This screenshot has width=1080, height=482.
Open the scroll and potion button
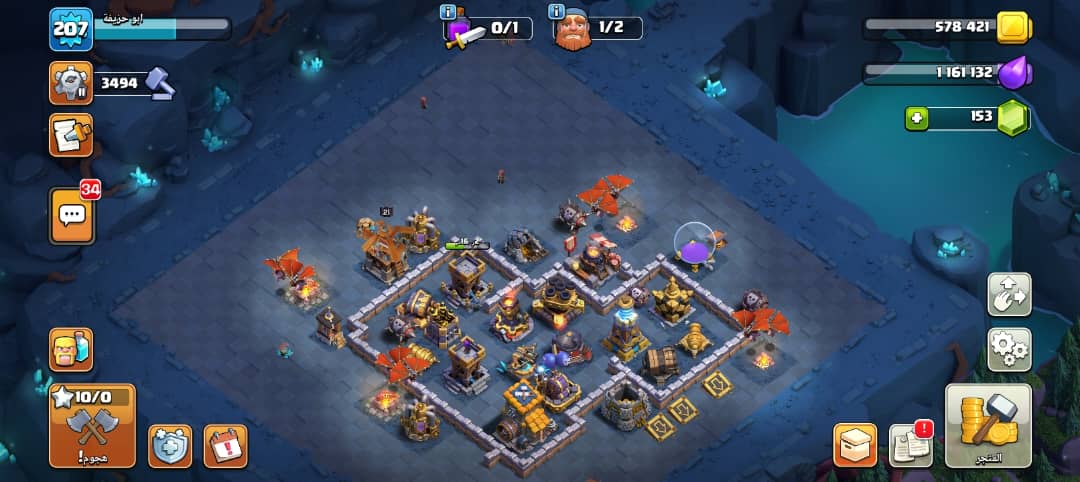(x=71, y=135)
